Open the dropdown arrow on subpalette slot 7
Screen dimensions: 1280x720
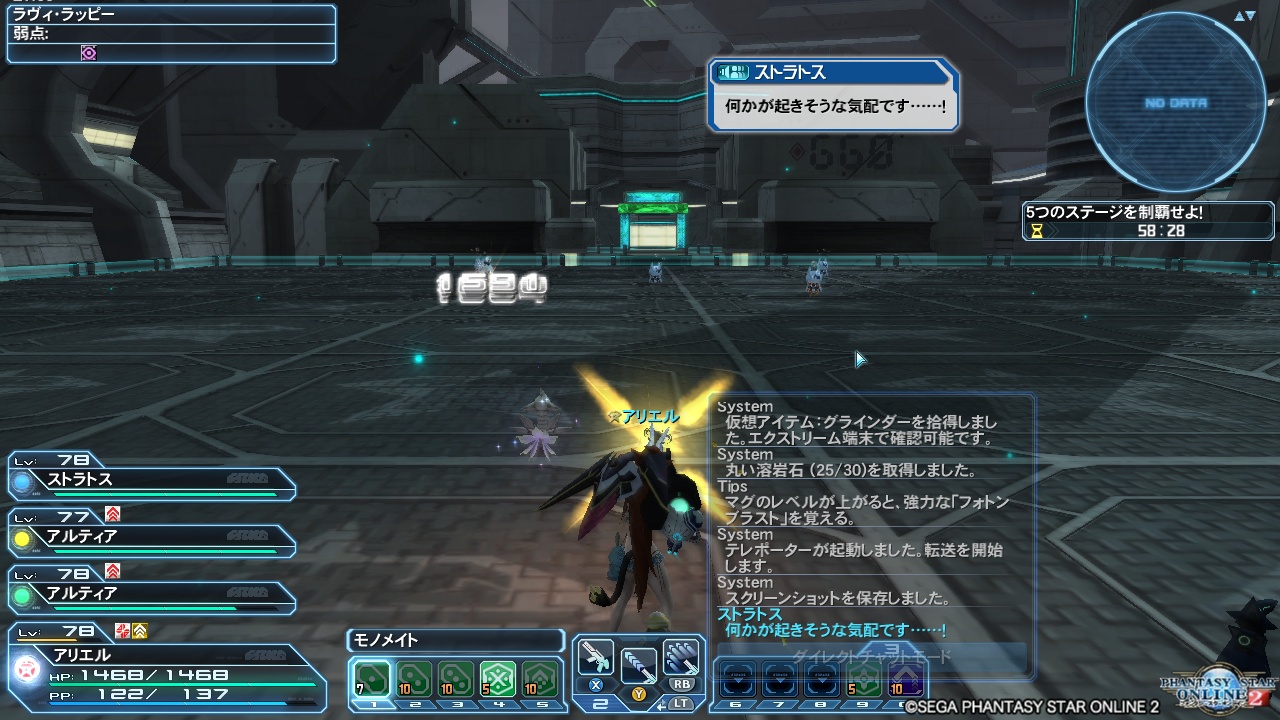781,680
